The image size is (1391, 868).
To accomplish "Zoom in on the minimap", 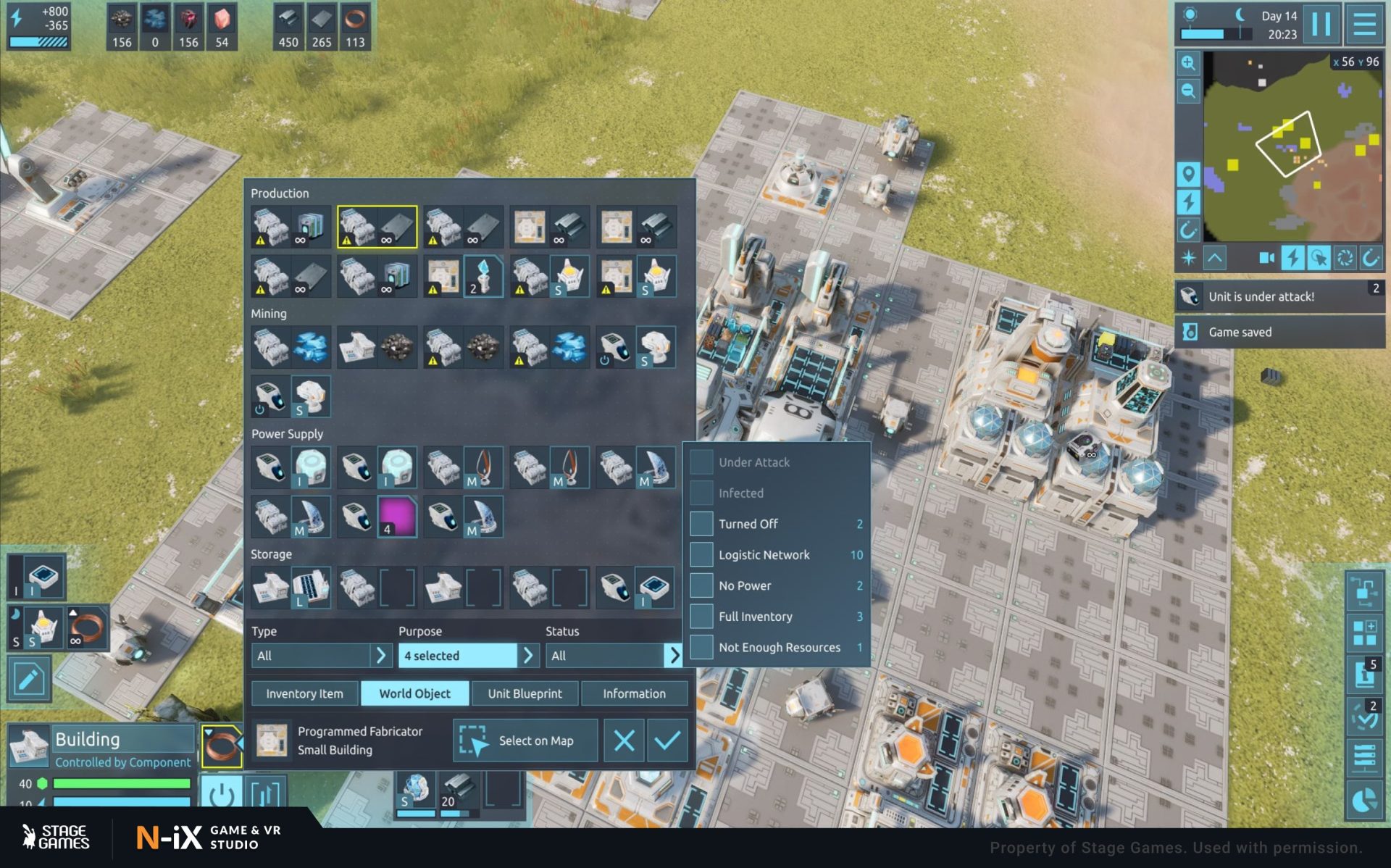I will 1188,63.
